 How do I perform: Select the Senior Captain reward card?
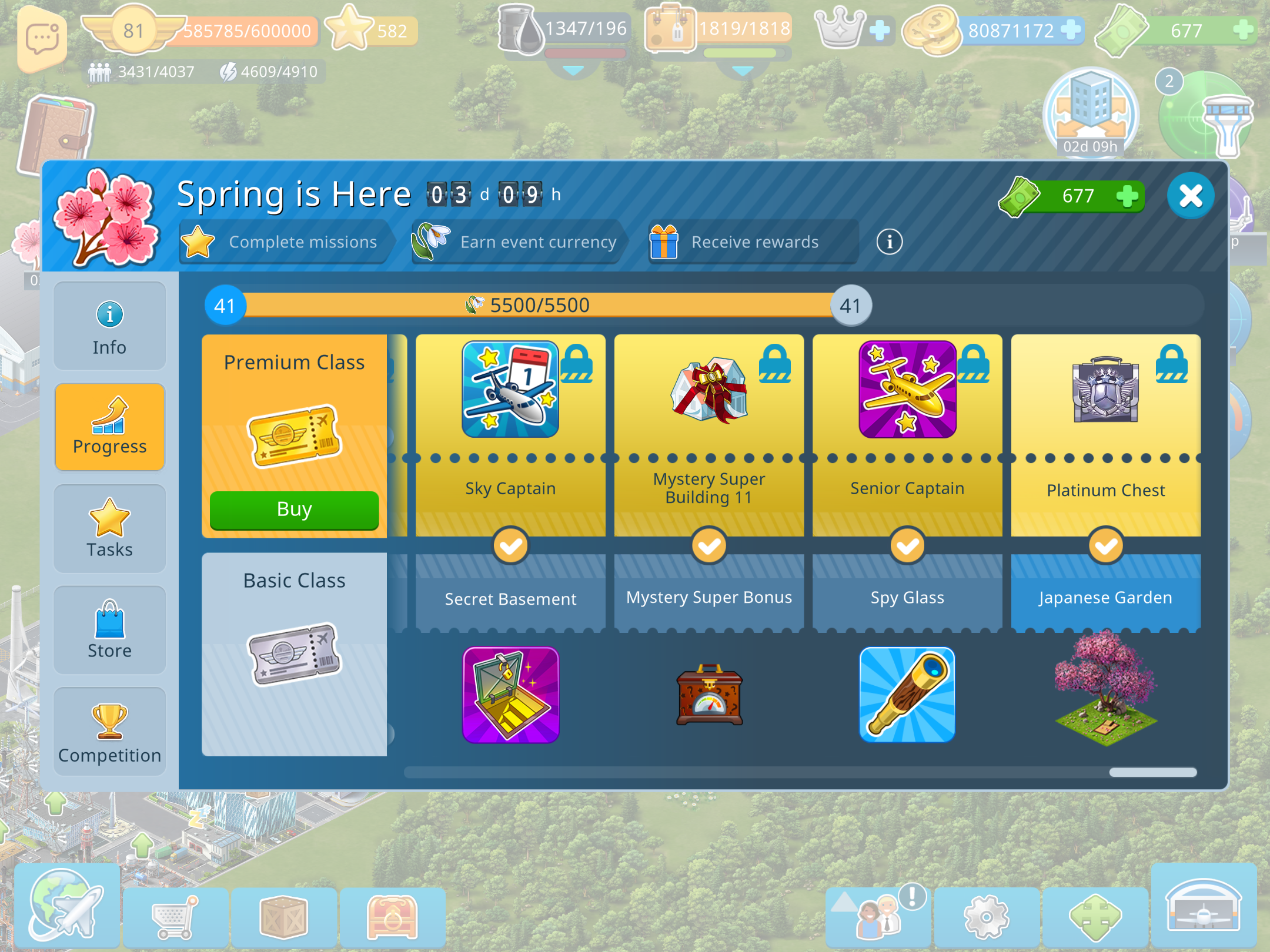click(907, 390)
